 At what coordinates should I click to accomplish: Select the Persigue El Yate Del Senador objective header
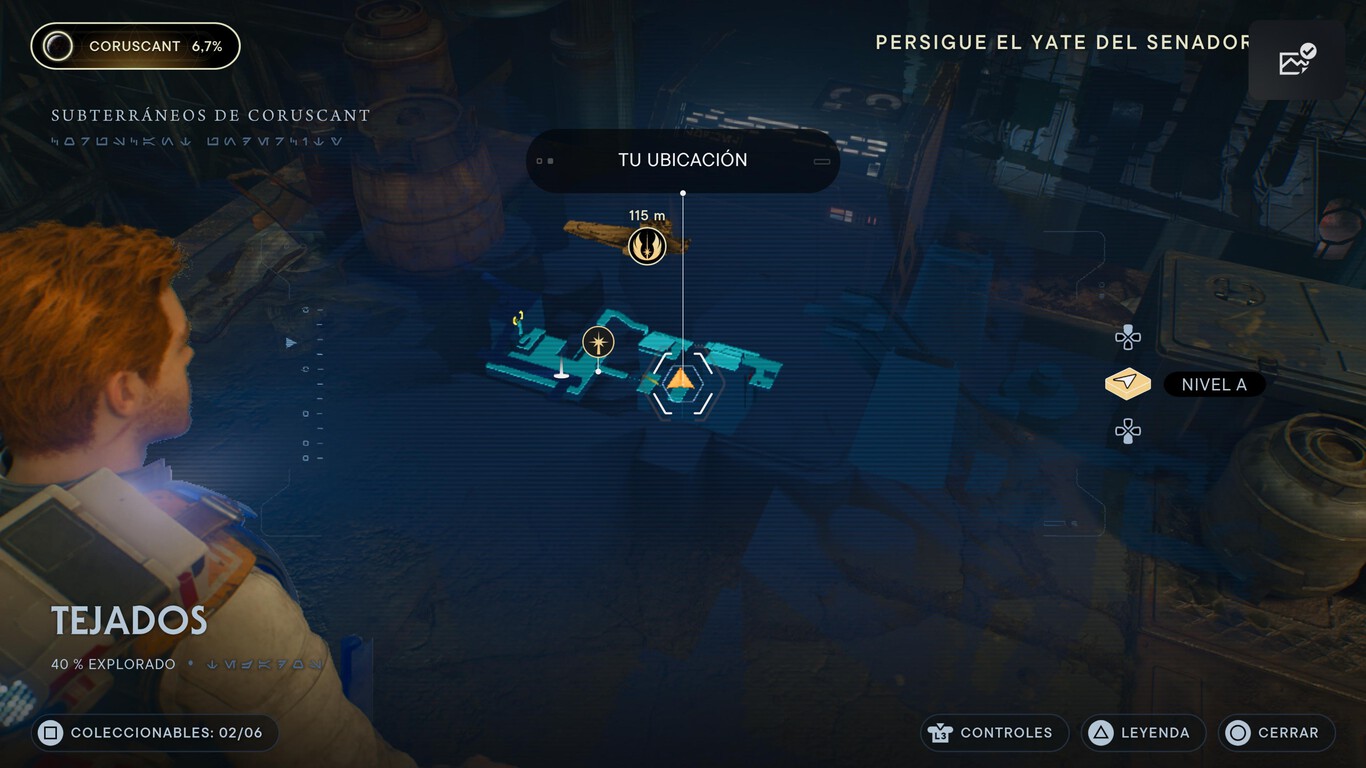(x=1062, y=42)
